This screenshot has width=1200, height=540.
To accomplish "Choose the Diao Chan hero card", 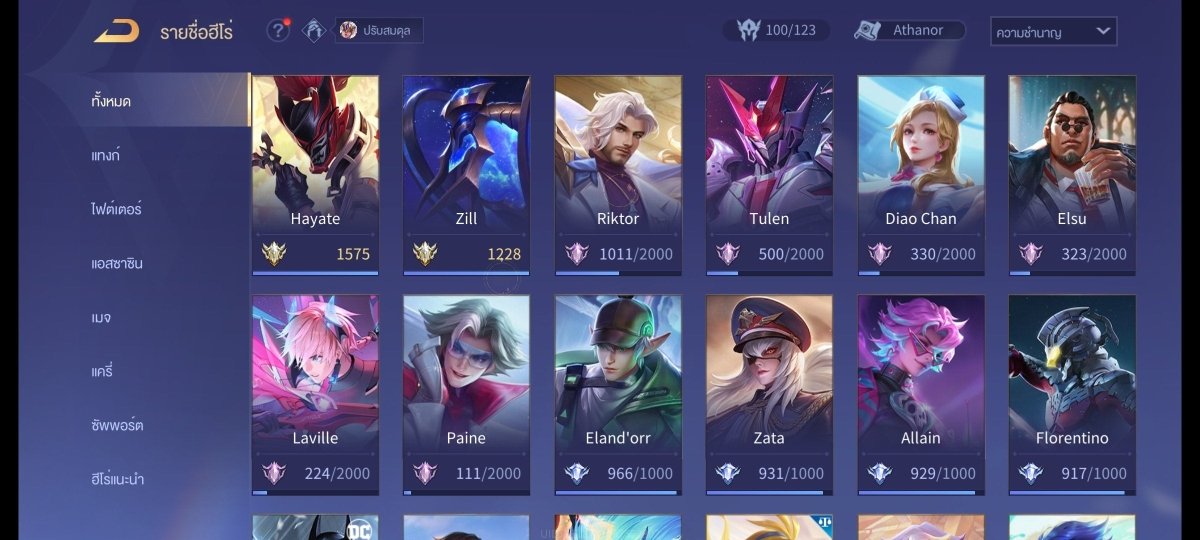I will (920, 173).
